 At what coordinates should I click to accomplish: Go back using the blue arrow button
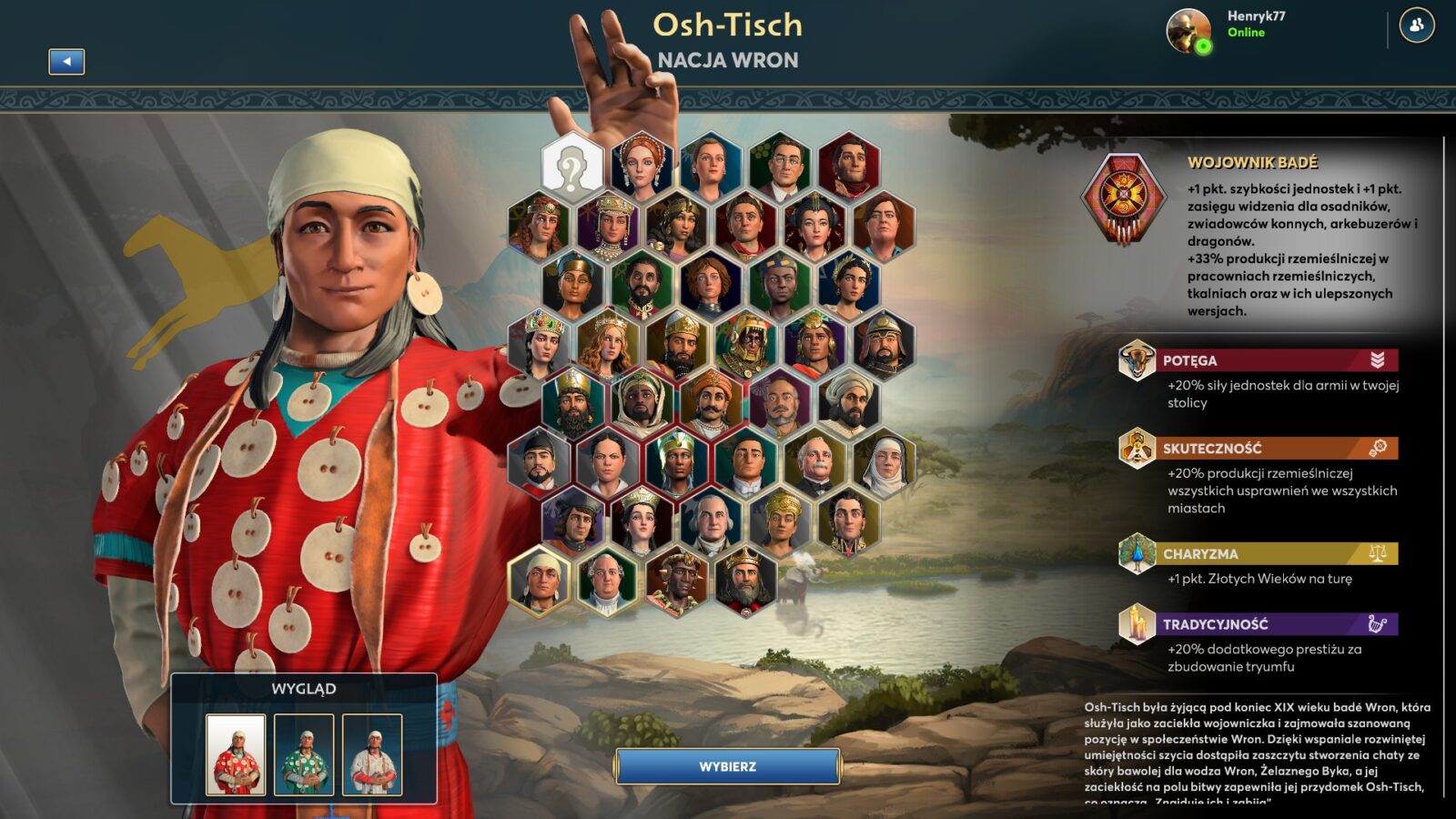pyautogui.click(x=66, y=62)
